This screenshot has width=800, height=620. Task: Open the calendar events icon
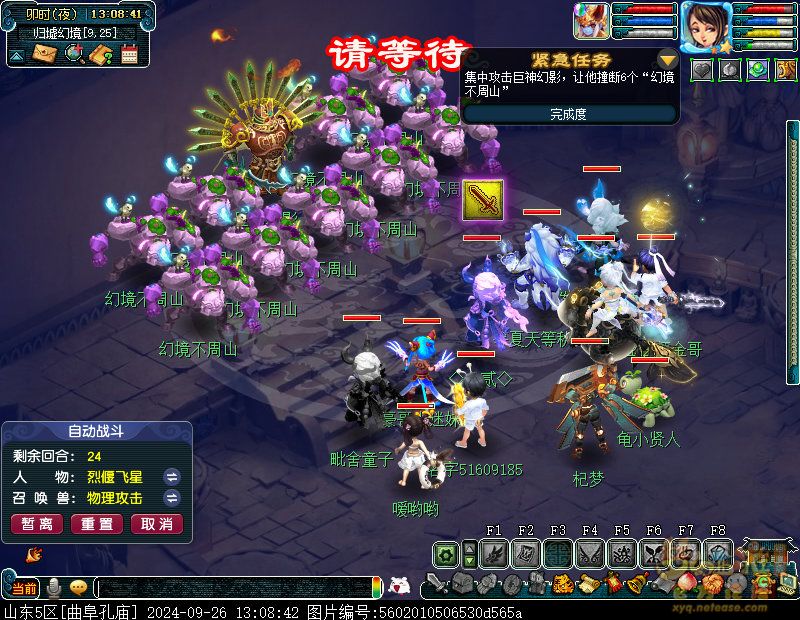pos(129,55)
